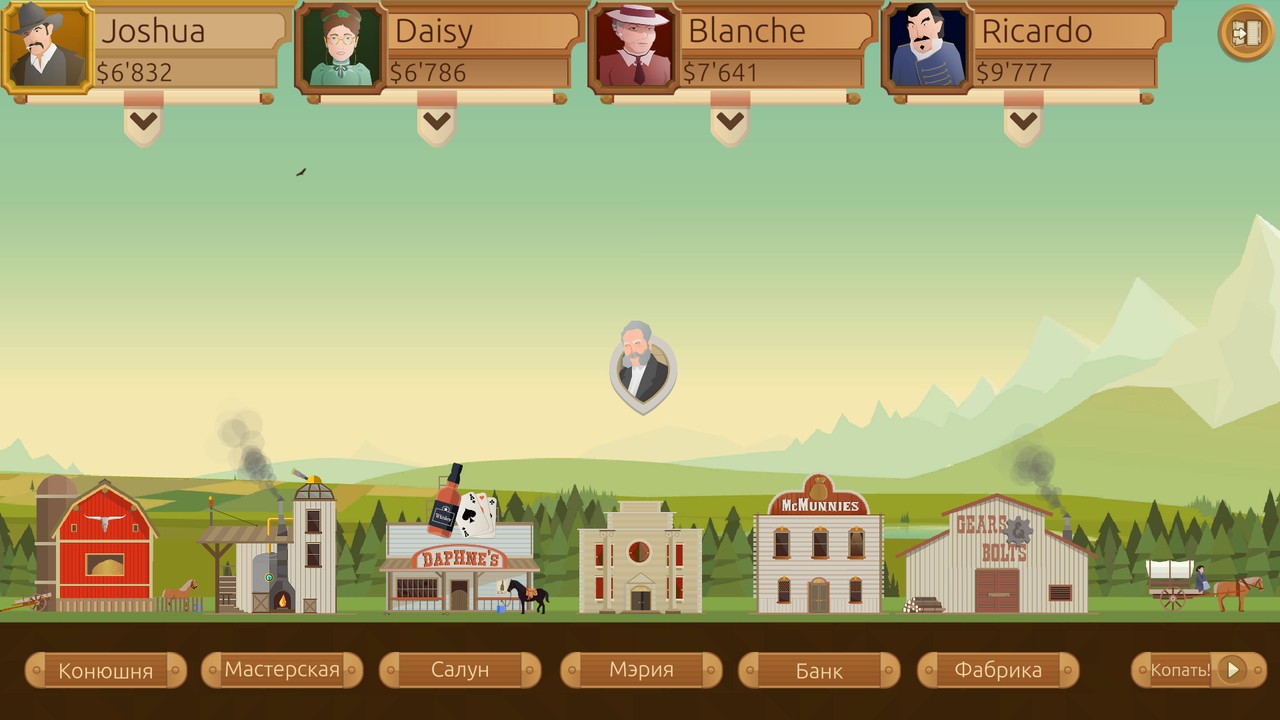Select Daisy's player portrait
1280x720 pixels.
pyautogui.click(x=341, y=47)
